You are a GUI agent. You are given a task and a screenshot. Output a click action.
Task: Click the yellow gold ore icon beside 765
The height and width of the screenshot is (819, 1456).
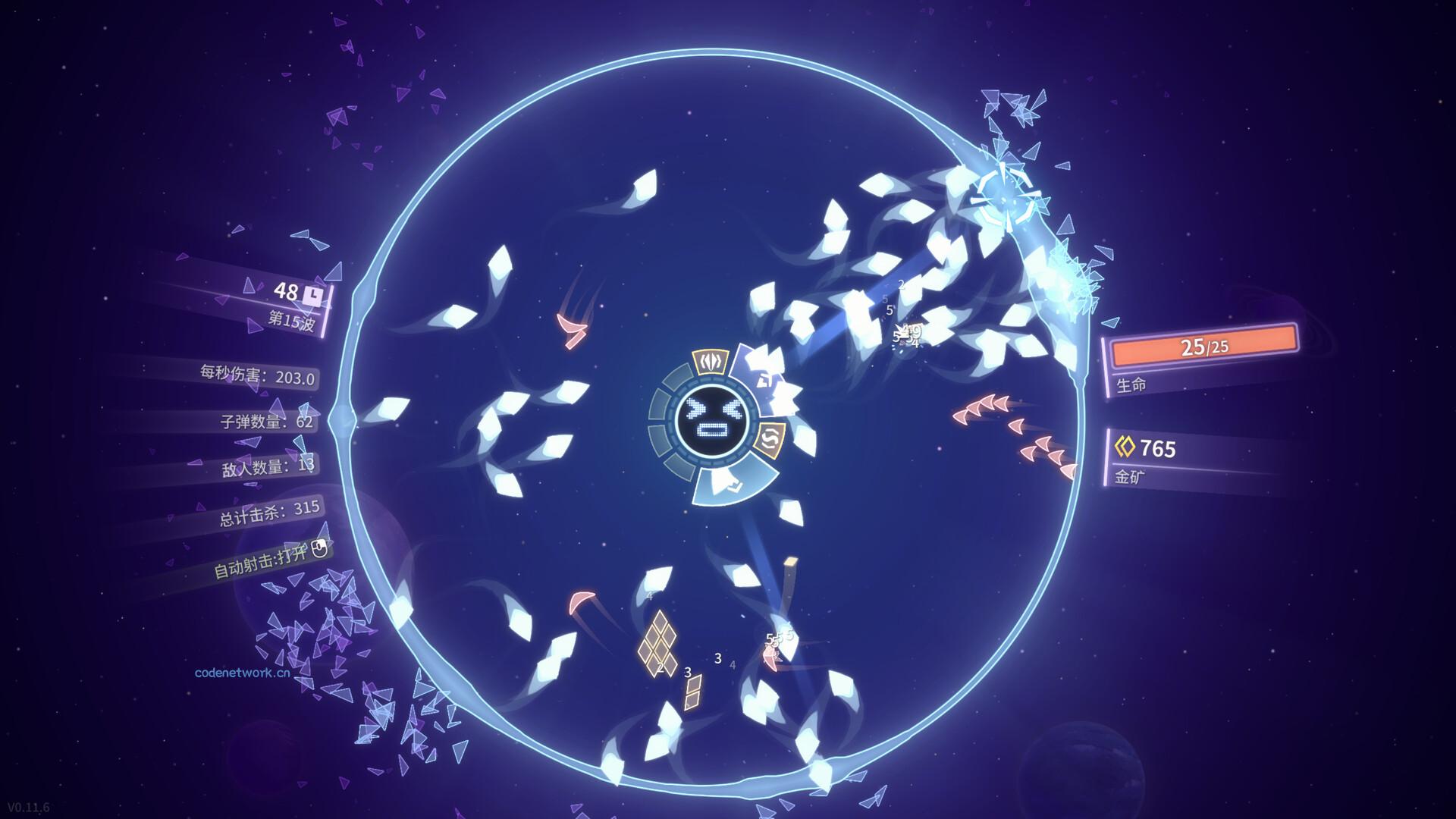[x=1125, y=447]
